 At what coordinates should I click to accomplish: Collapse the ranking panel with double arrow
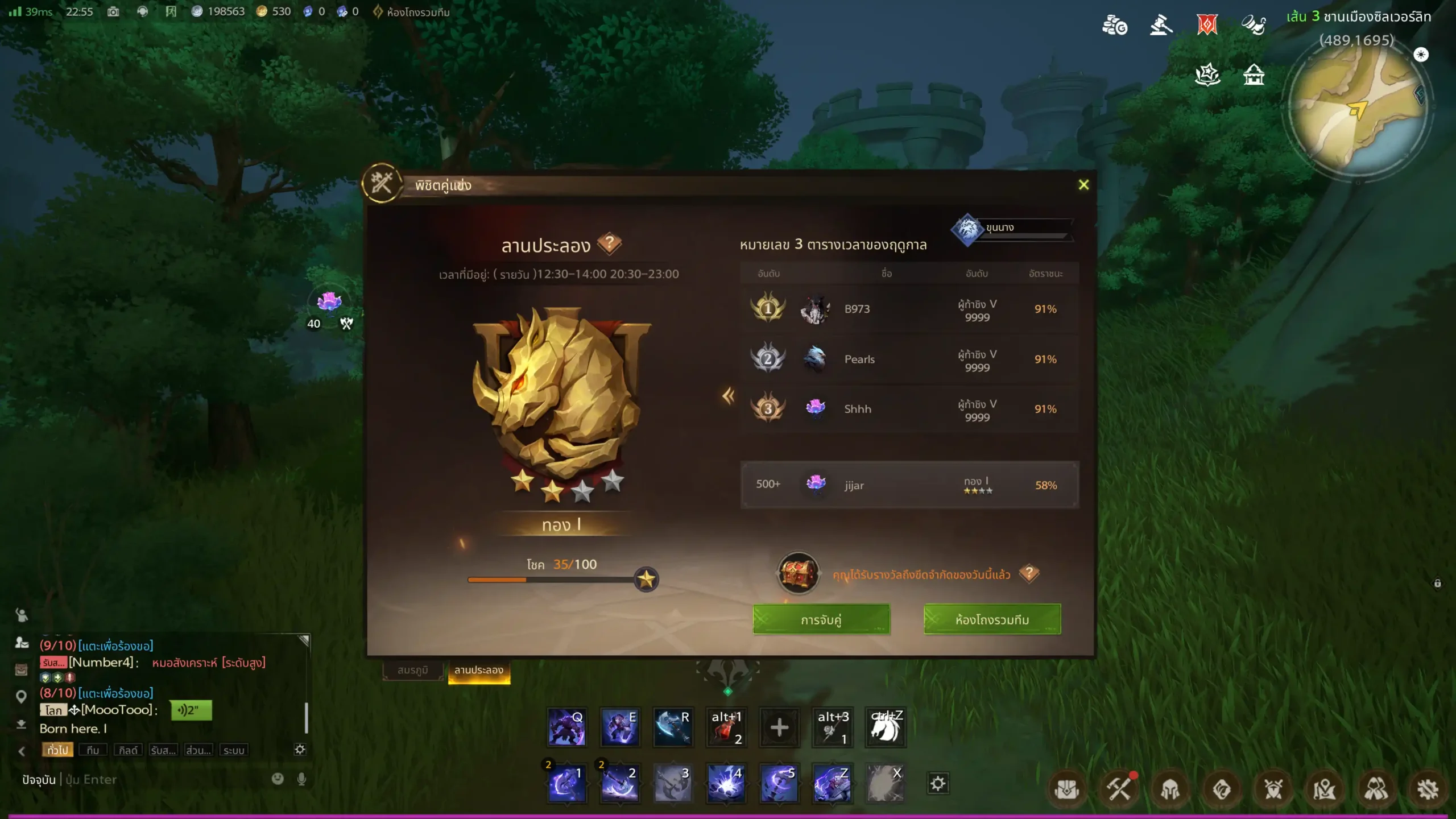728,396
